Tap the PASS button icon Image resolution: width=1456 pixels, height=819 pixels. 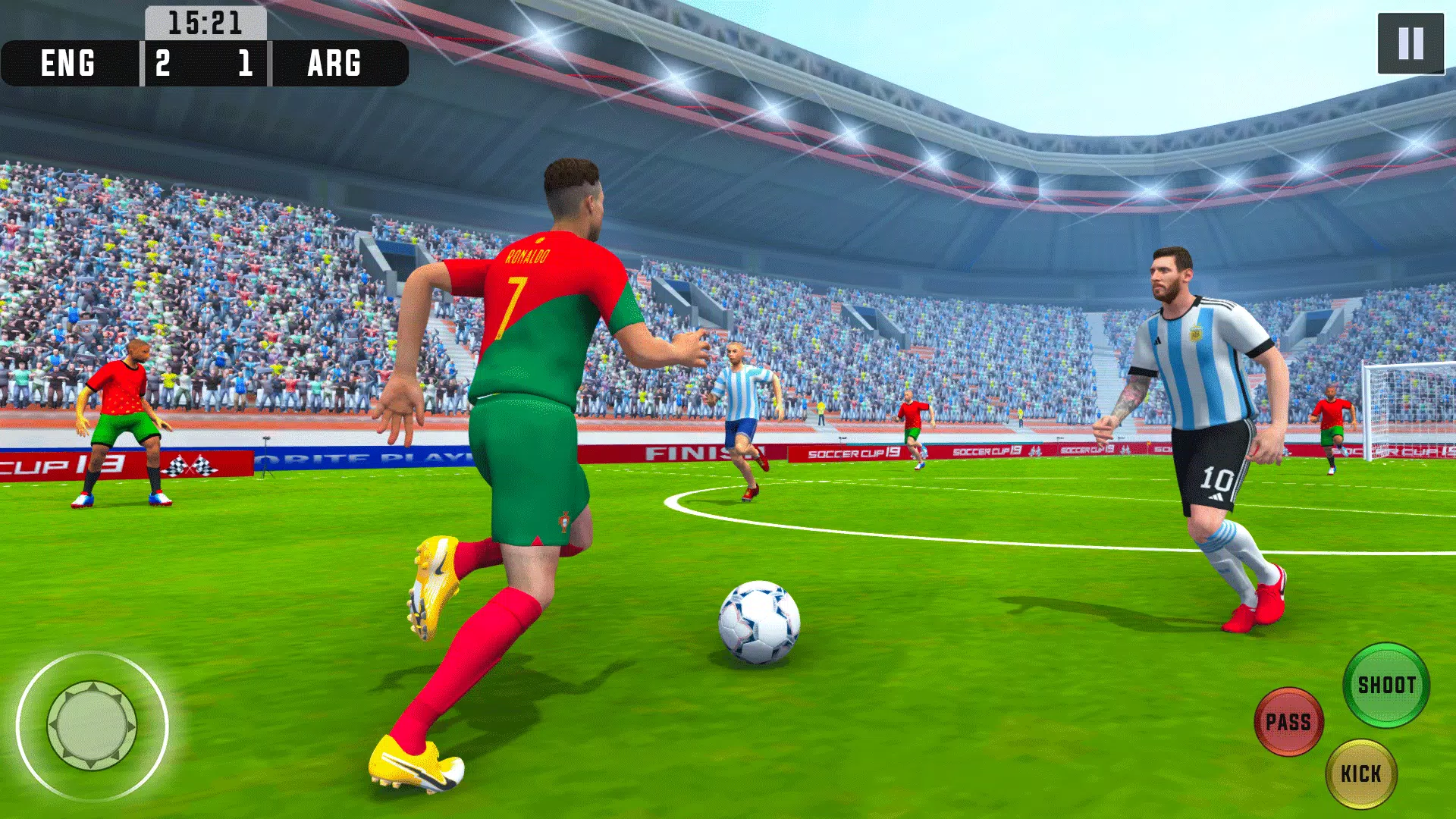click(1289, 722)
